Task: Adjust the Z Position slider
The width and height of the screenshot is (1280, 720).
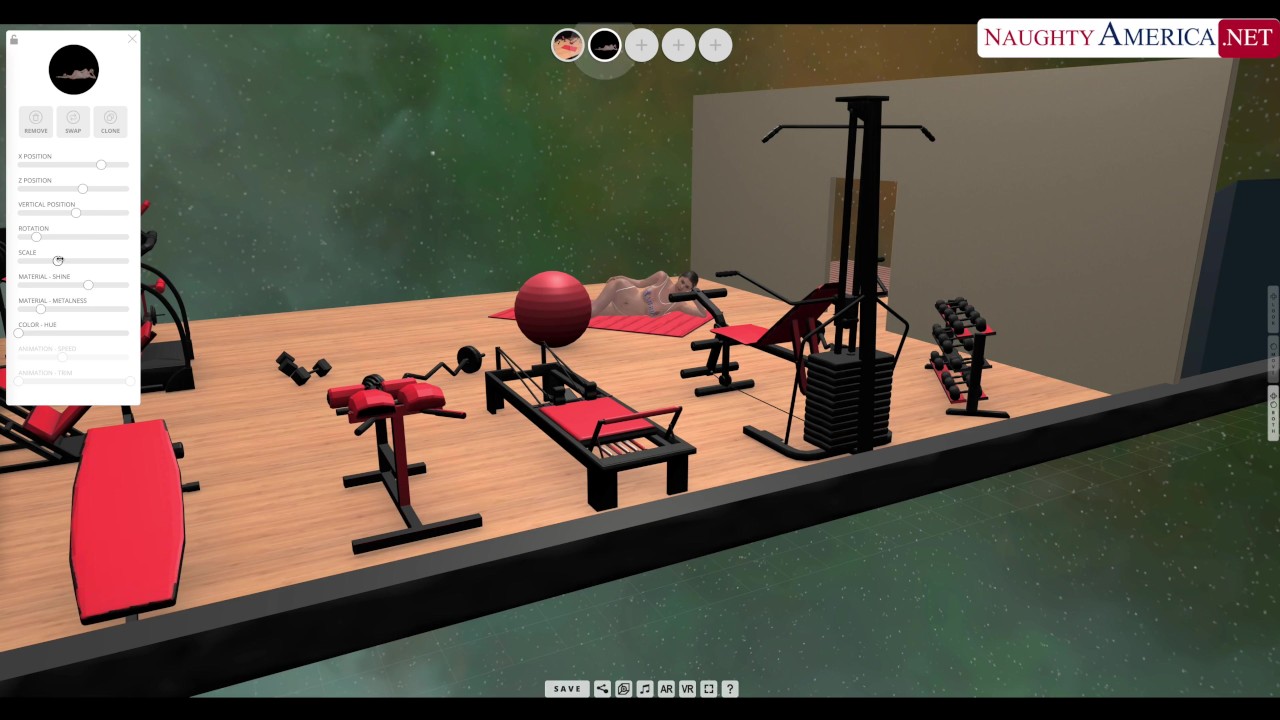Action: 83,188
